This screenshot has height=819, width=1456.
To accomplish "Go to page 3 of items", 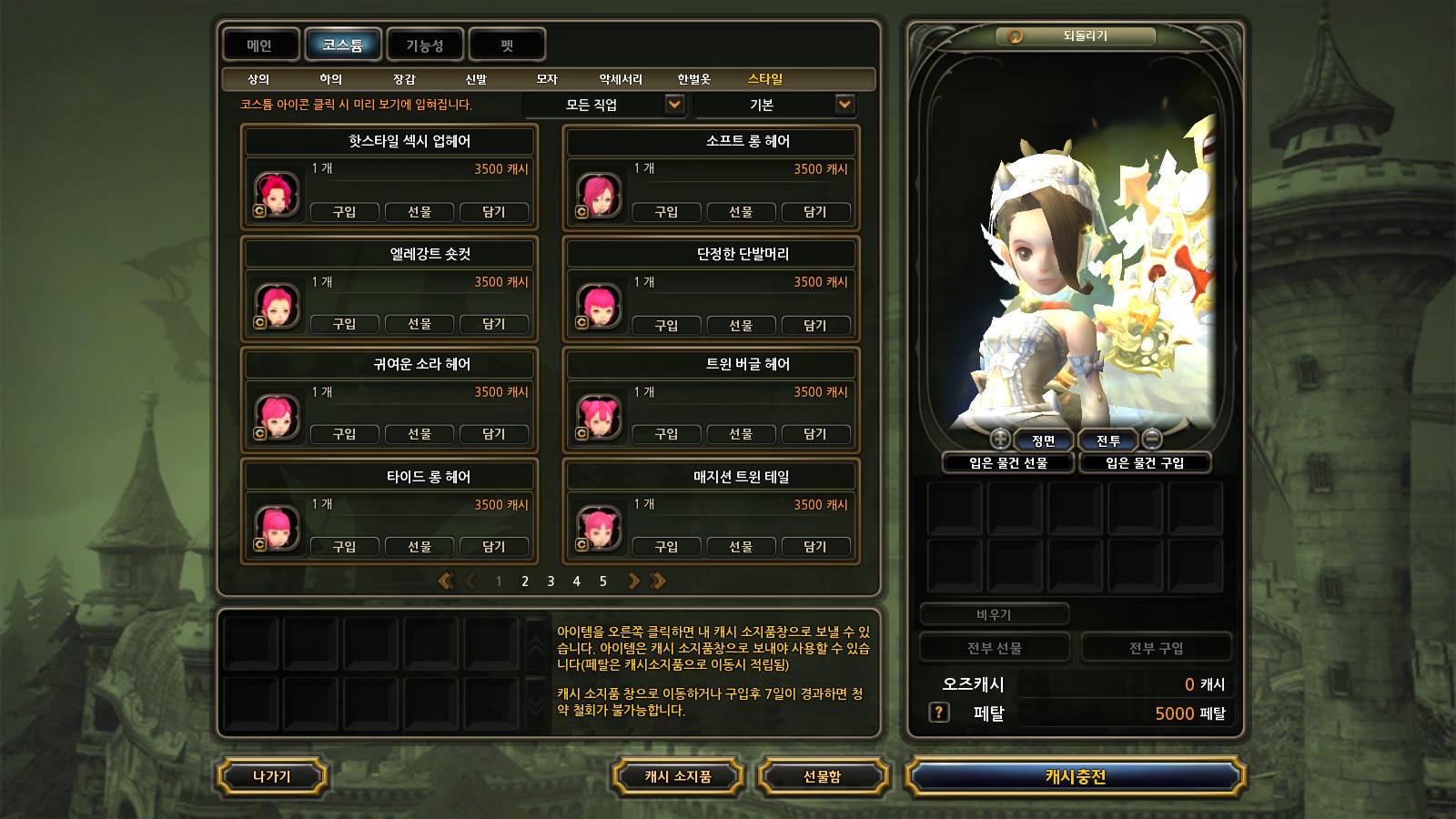I will point(551,581).
